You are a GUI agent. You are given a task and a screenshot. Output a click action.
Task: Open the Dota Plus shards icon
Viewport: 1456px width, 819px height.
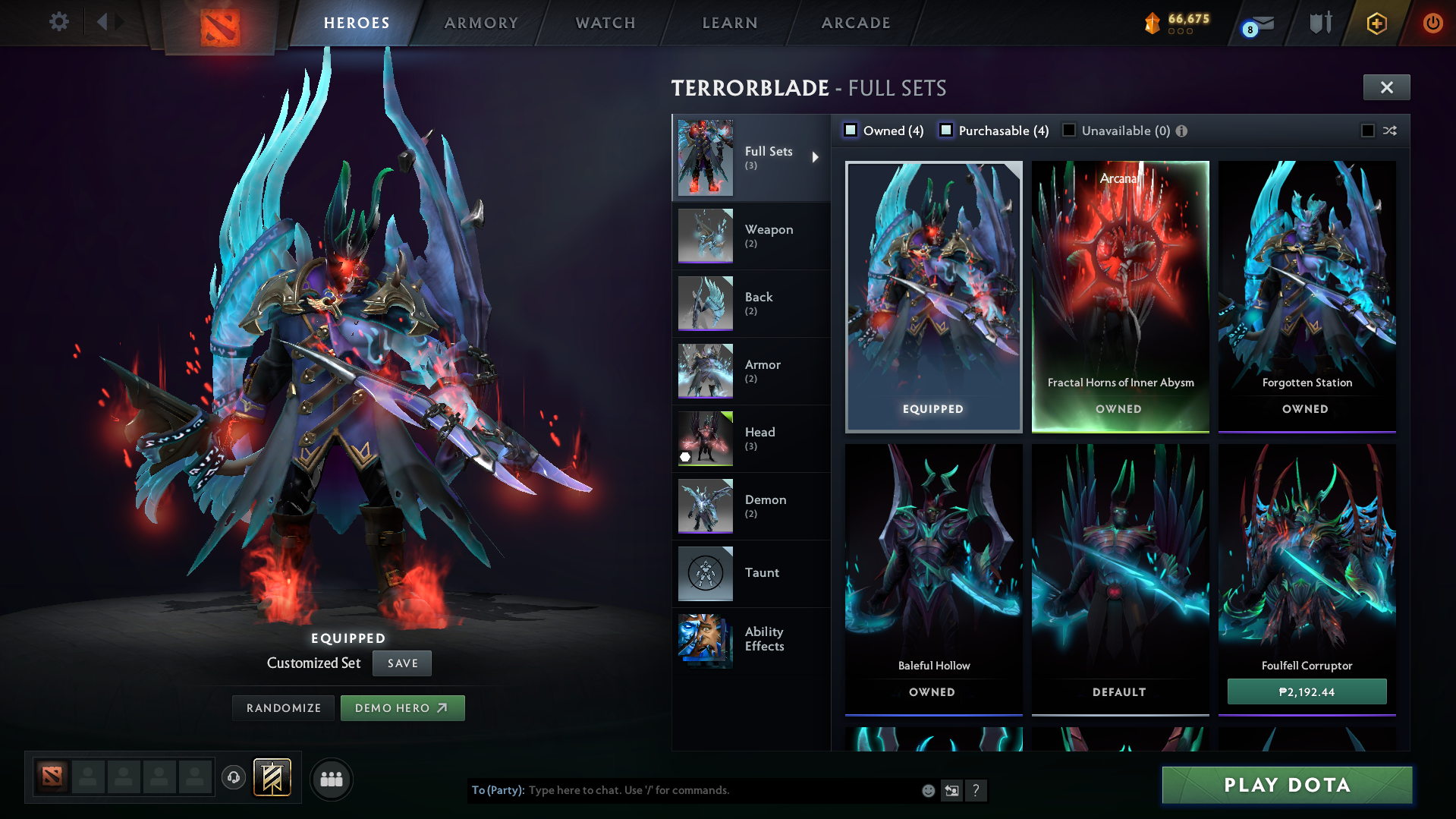tap(1152, 23)
